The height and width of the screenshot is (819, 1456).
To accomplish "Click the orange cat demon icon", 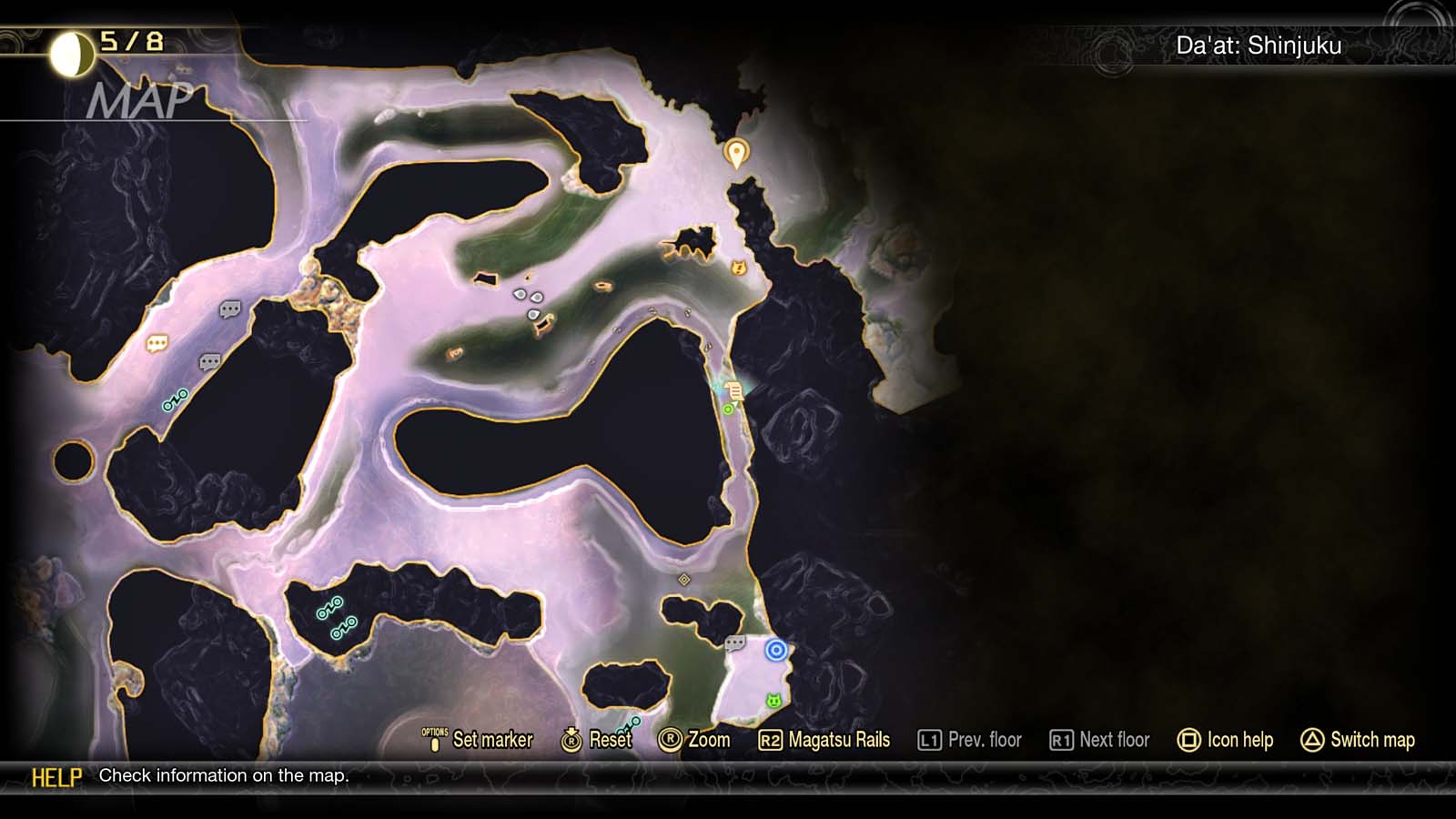I will pyautogui.click(x=739, y=267).
